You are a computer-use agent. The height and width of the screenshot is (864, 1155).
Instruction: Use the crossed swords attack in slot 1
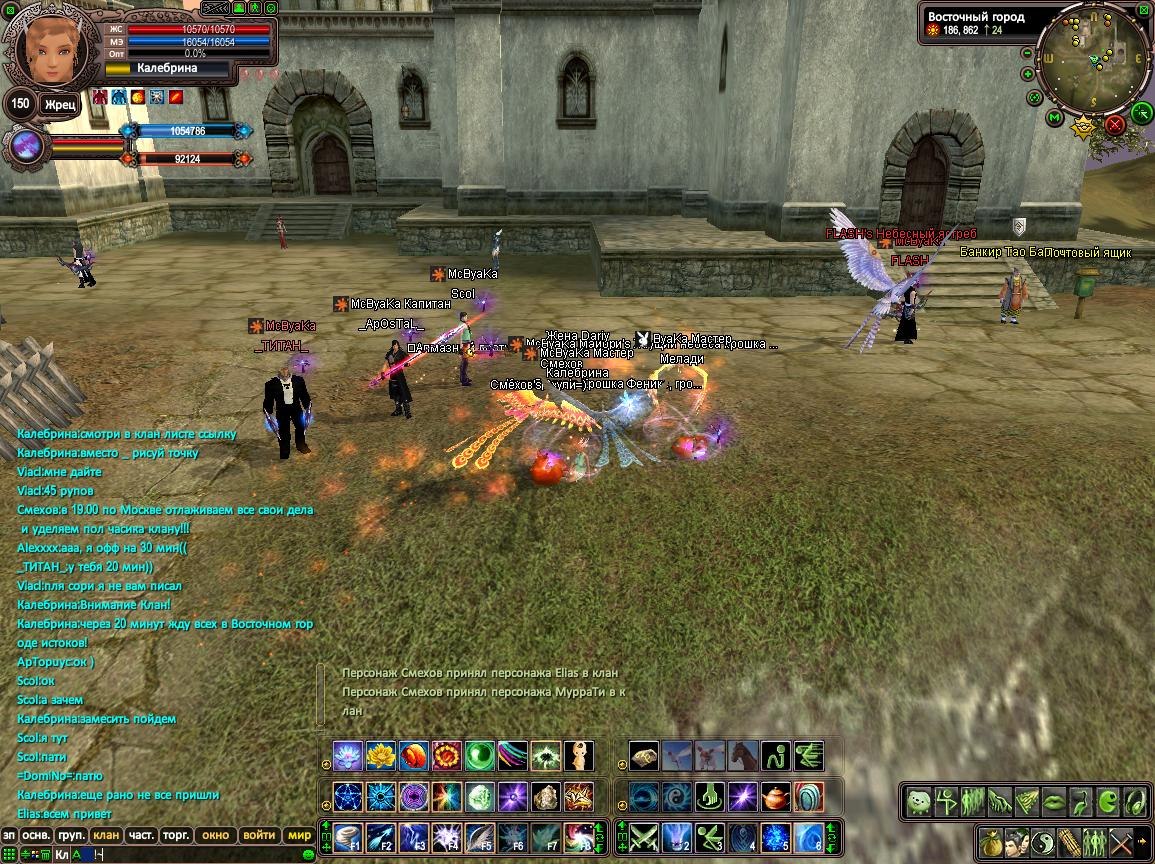642,835
